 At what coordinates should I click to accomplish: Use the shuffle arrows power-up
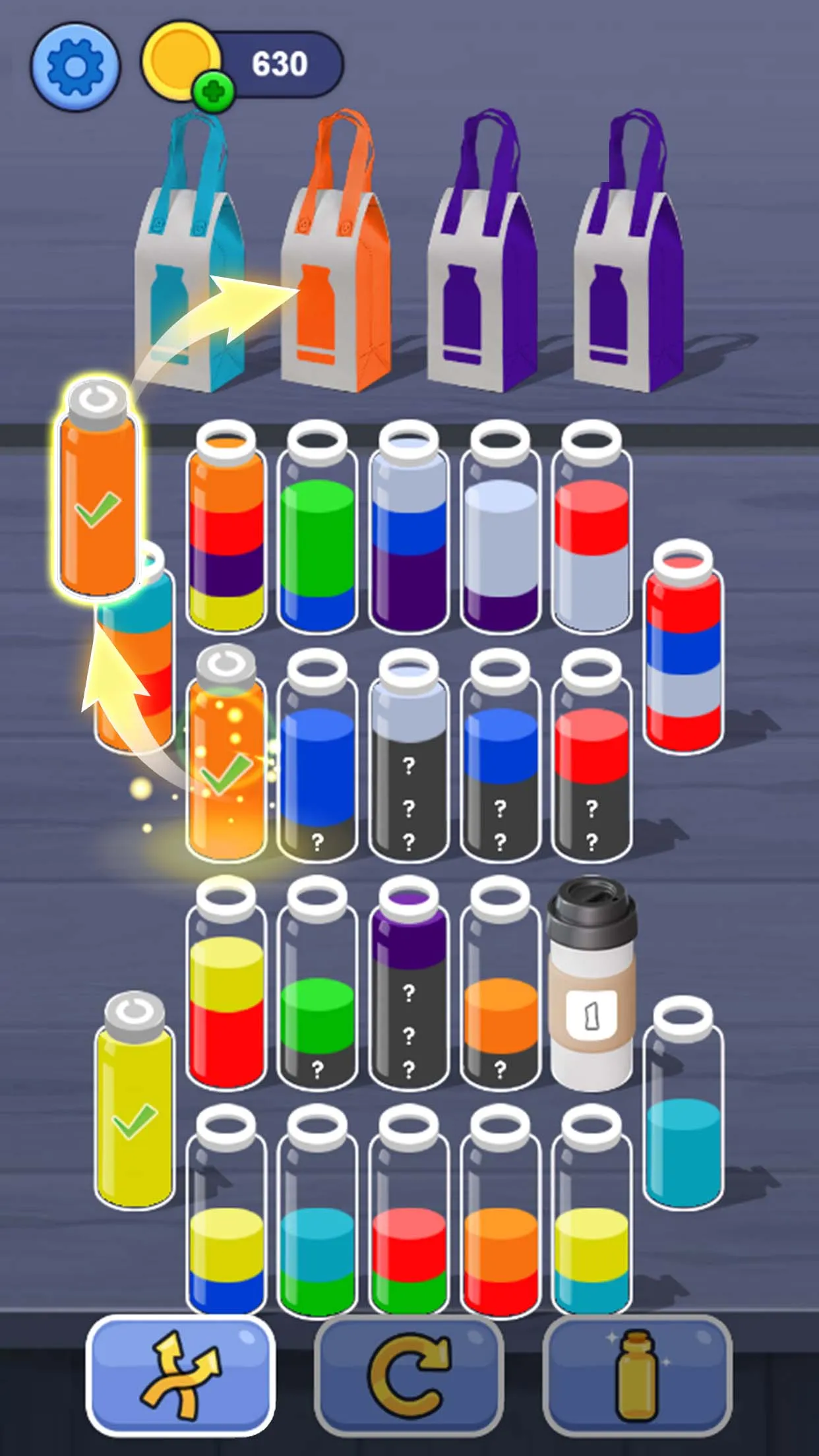[180, 1375]
